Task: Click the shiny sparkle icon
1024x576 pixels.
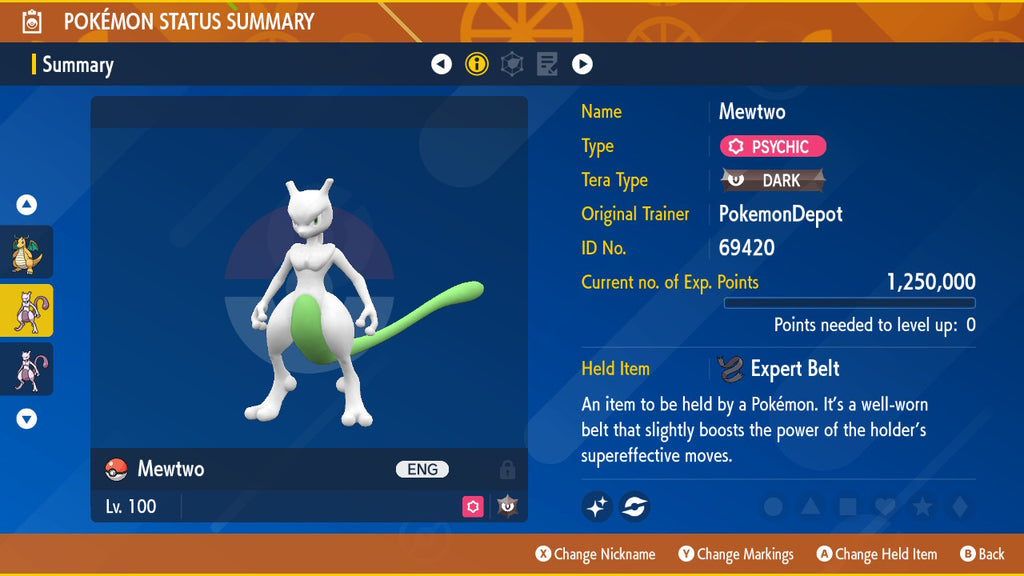Action: 597,507
